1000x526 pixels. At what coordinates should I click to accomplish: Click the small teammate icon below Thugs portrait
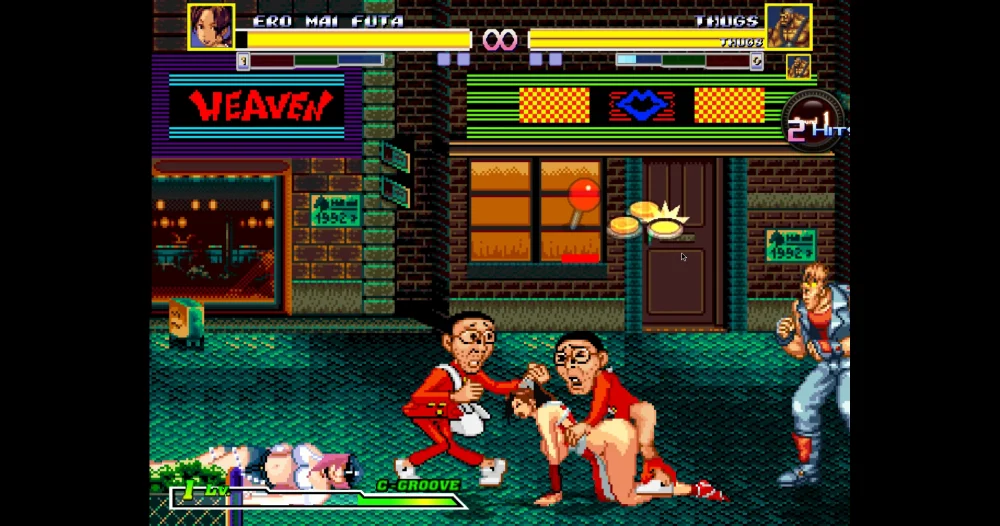pyautogui.click(x=797, y=67)
